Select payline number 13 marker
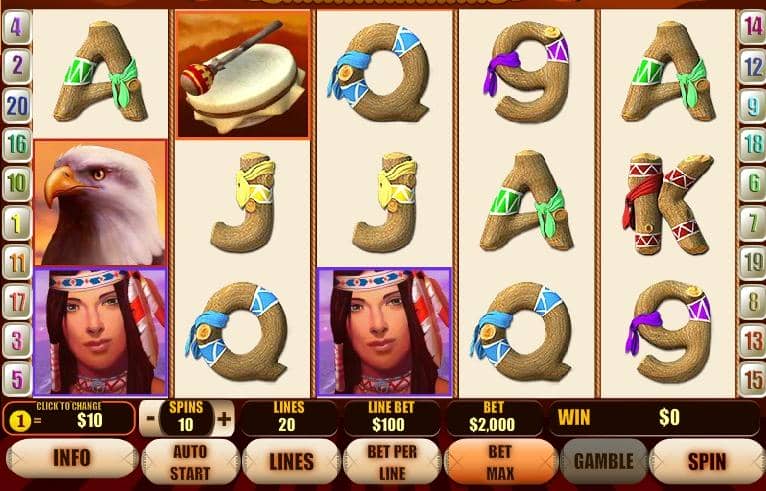 coord(752,340)
